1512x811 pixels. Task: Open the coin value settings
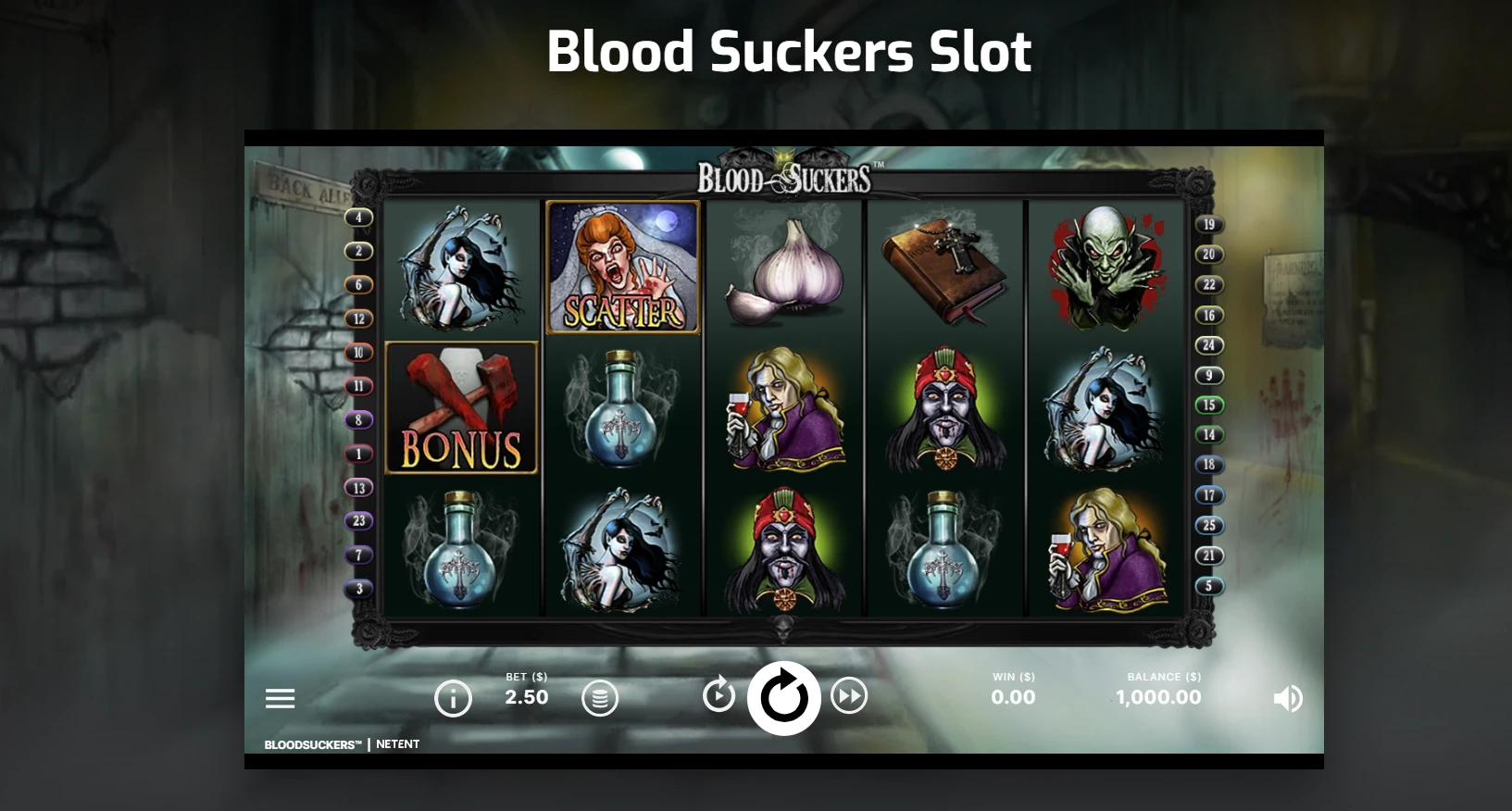point(601,698)
